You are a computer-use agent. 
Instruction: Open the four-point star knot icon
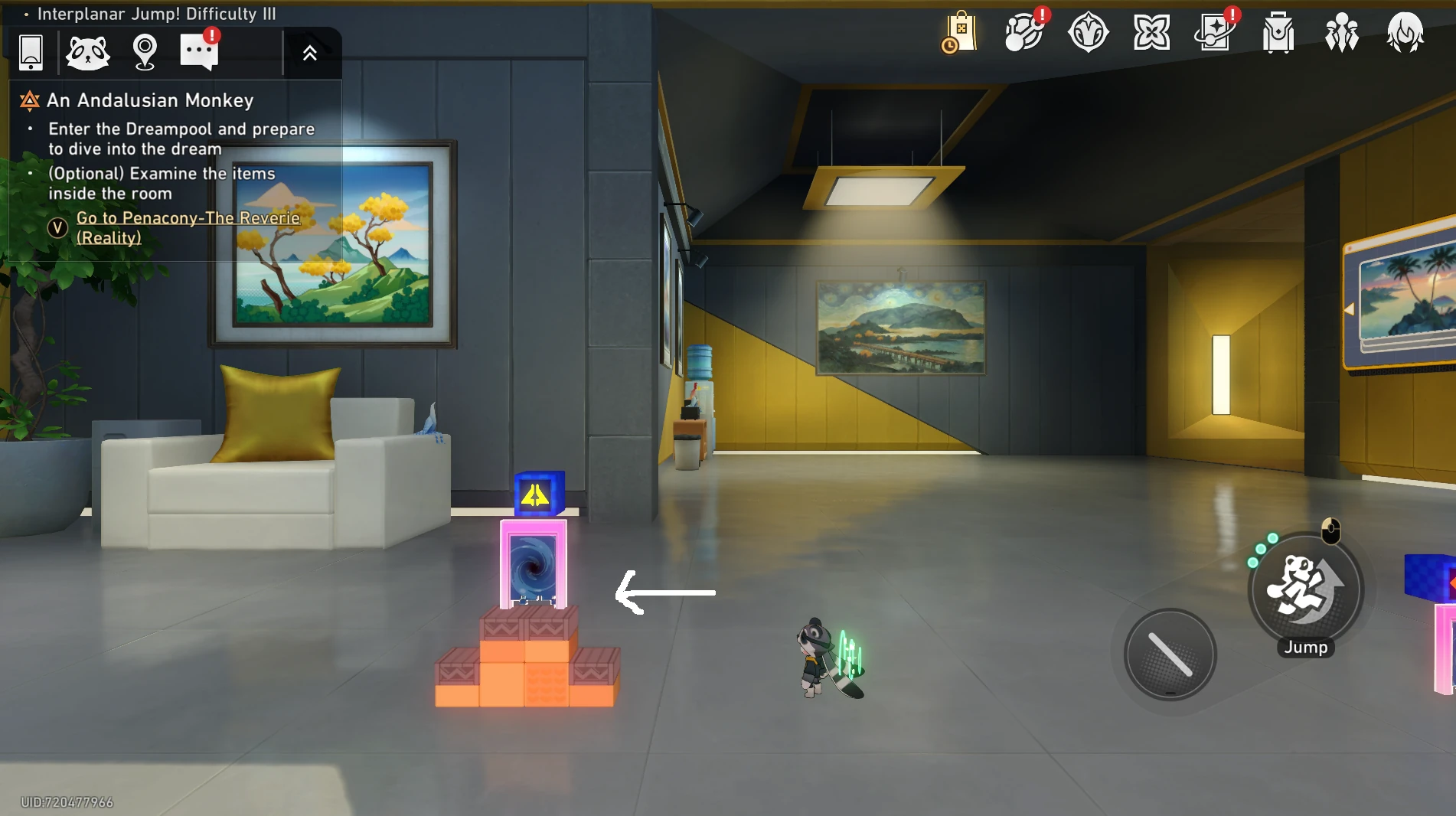[x=1151, y=33]
